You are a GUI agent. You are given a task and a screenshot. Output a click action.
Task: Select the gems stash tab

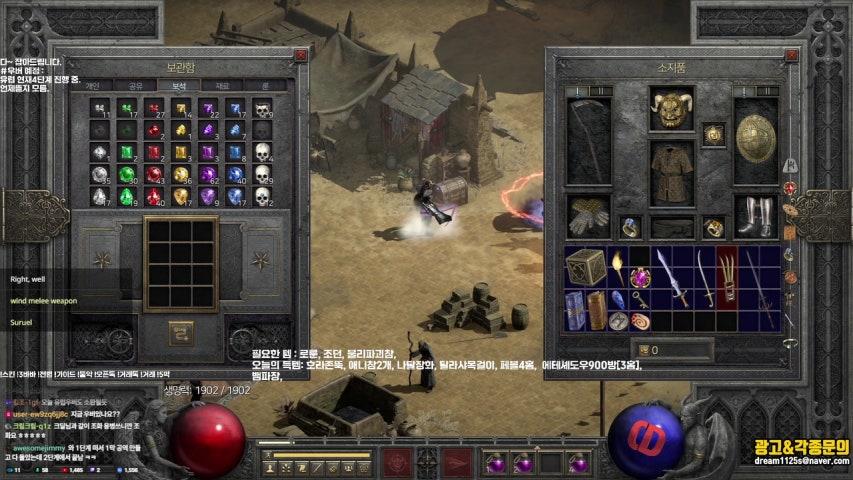(x=179, y=86)
